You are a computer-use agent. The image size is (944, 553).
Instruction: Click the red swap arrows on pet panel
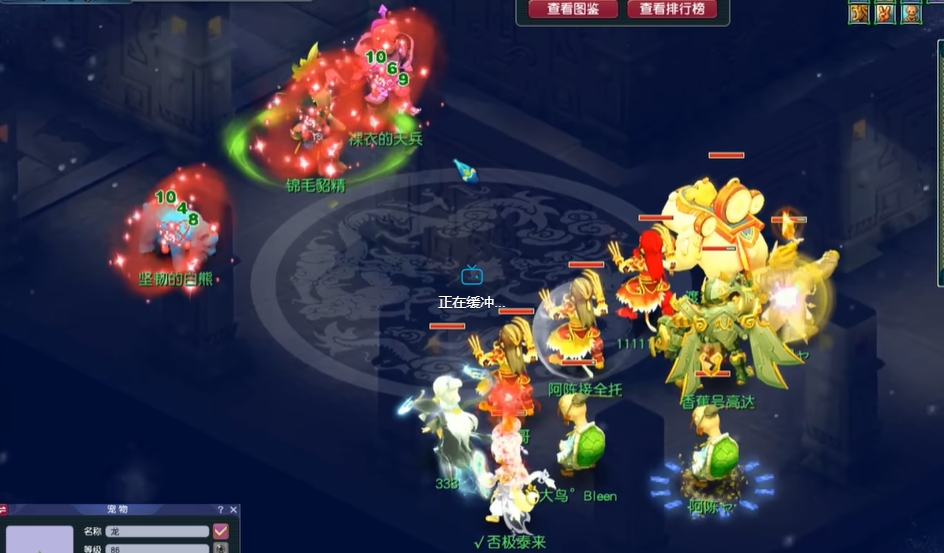[x=3, y=510]
